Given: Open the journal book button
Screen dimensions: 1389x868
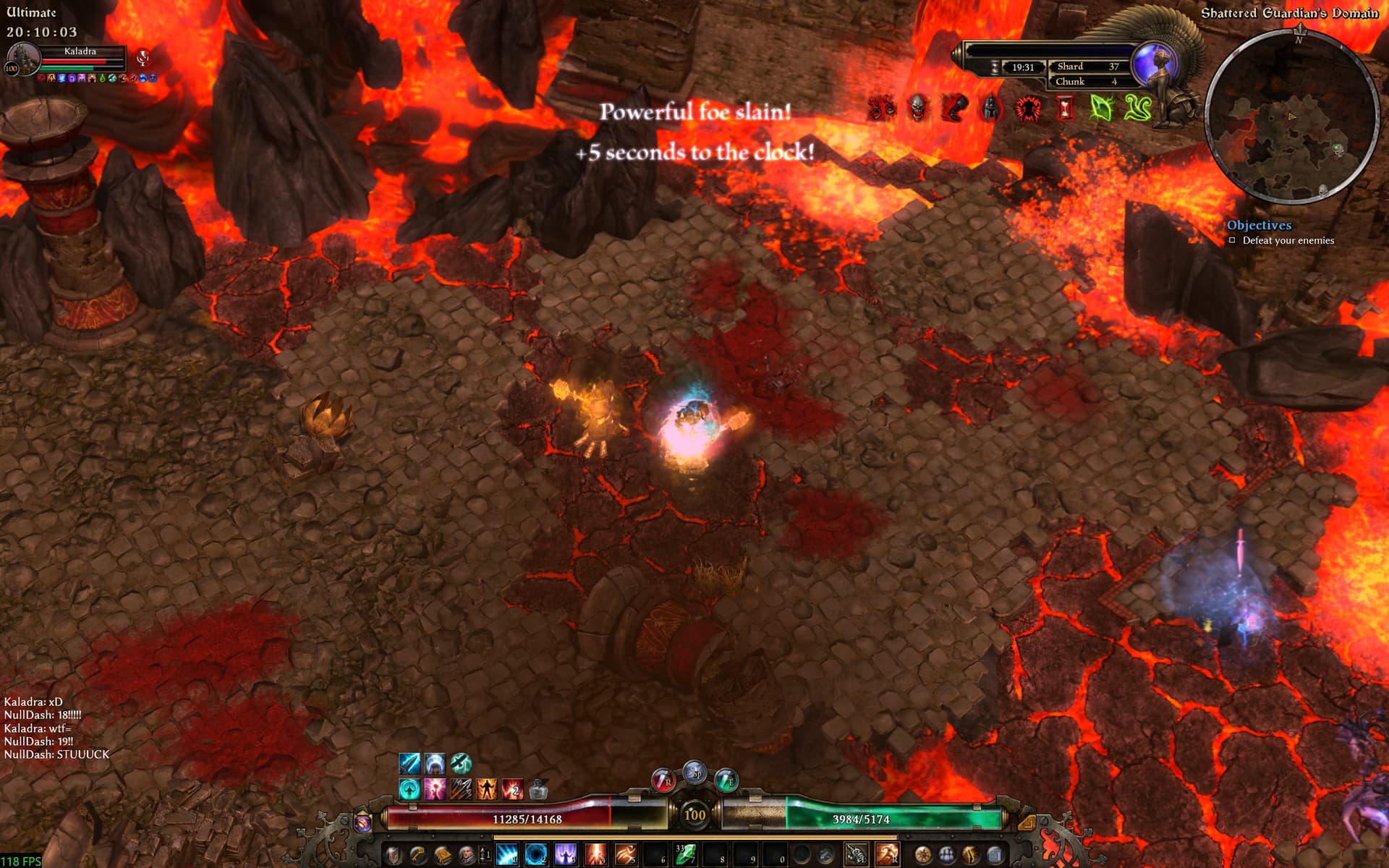Looking at the screenshot, I should pyautogui.click(x=442, y=856).
